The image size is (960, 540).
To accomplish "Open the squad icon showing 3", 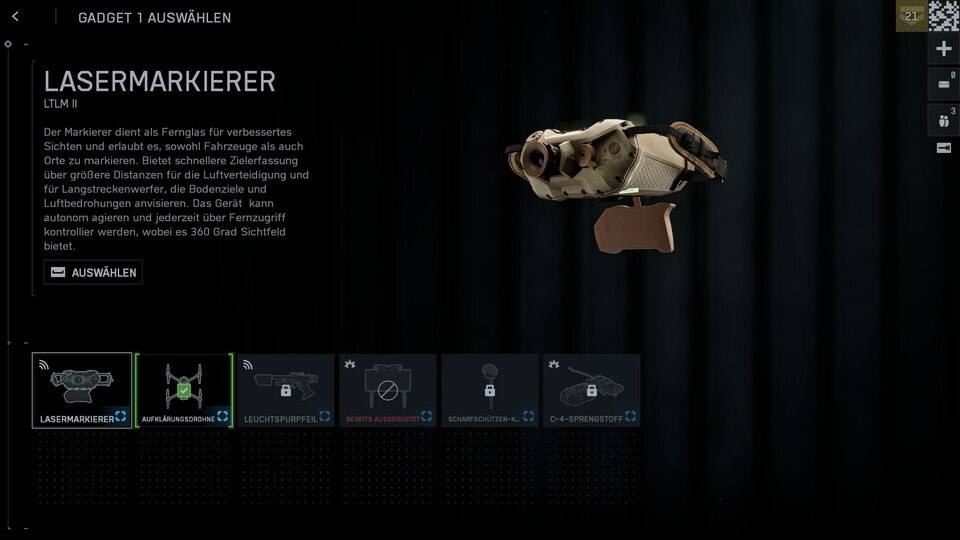I will 943,119.
